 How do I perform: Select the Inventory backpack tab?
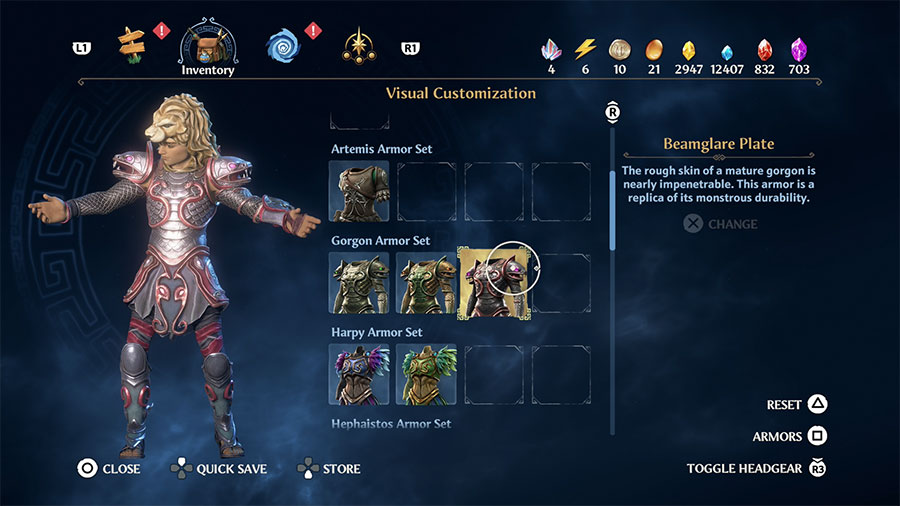coord(208,43)
